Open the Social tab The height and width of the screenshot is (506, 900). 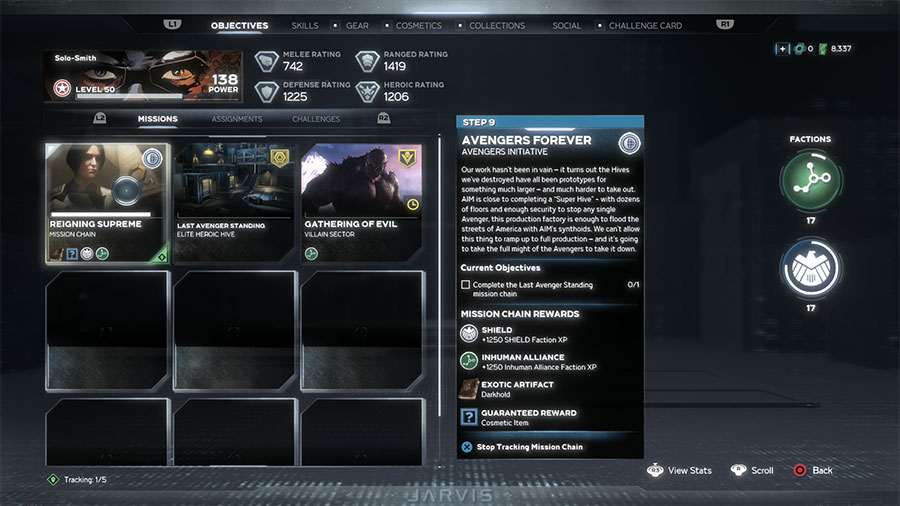(x=567, y=26)
